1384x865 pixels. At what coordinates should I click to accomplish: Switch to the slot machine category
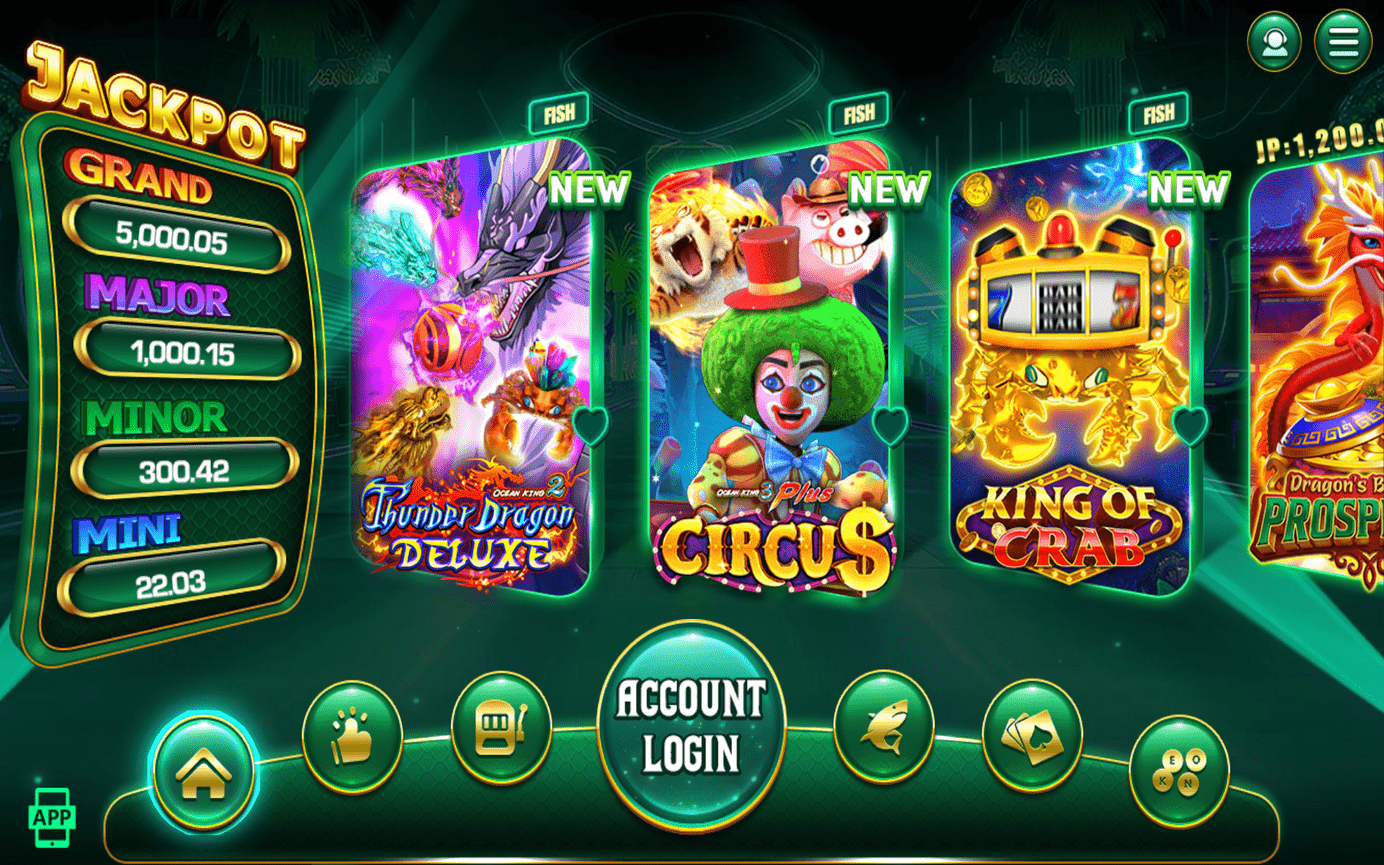point(501,727)
